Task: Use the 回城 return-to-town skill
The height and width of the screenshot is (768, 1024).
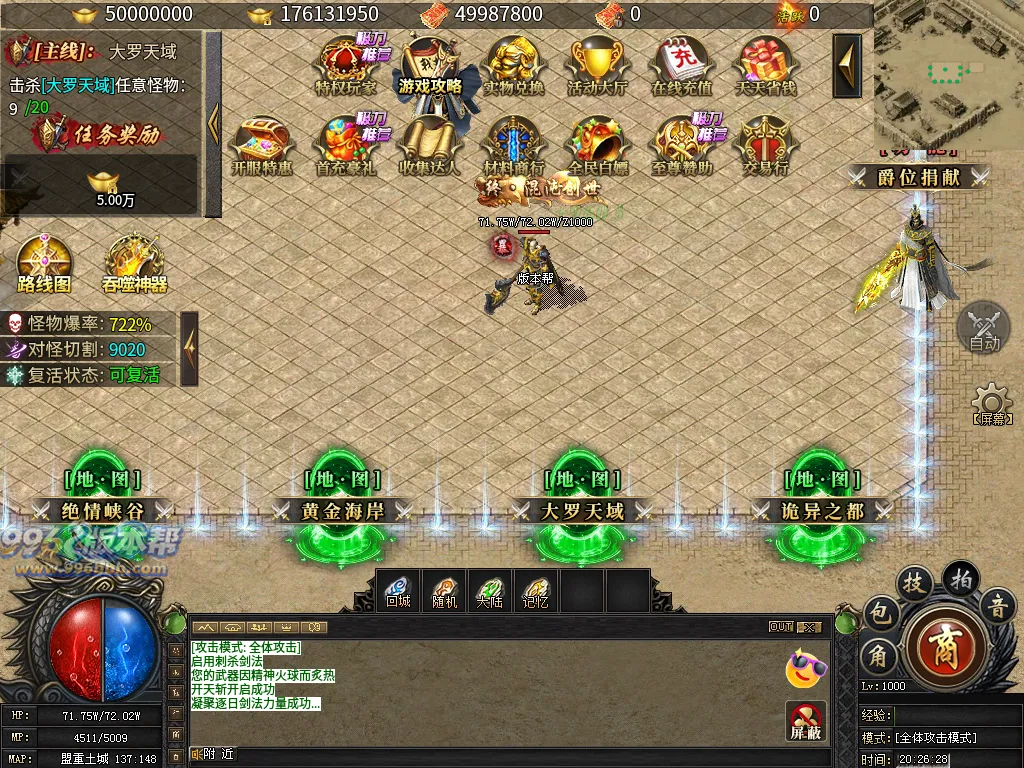Action: tap(398, 590)
